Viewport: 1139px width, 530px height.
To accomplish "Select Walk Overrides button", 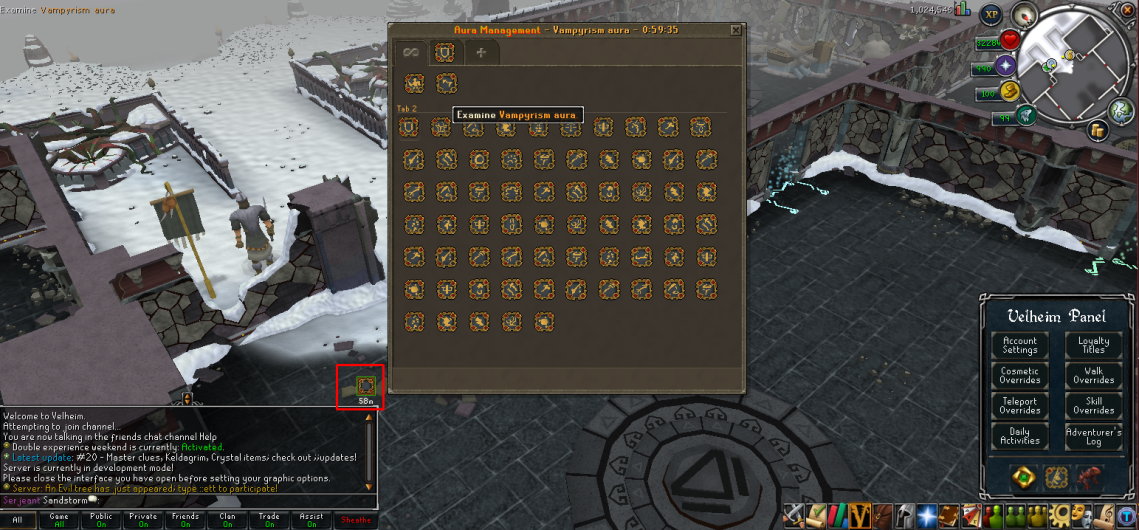I will 1093,376.
